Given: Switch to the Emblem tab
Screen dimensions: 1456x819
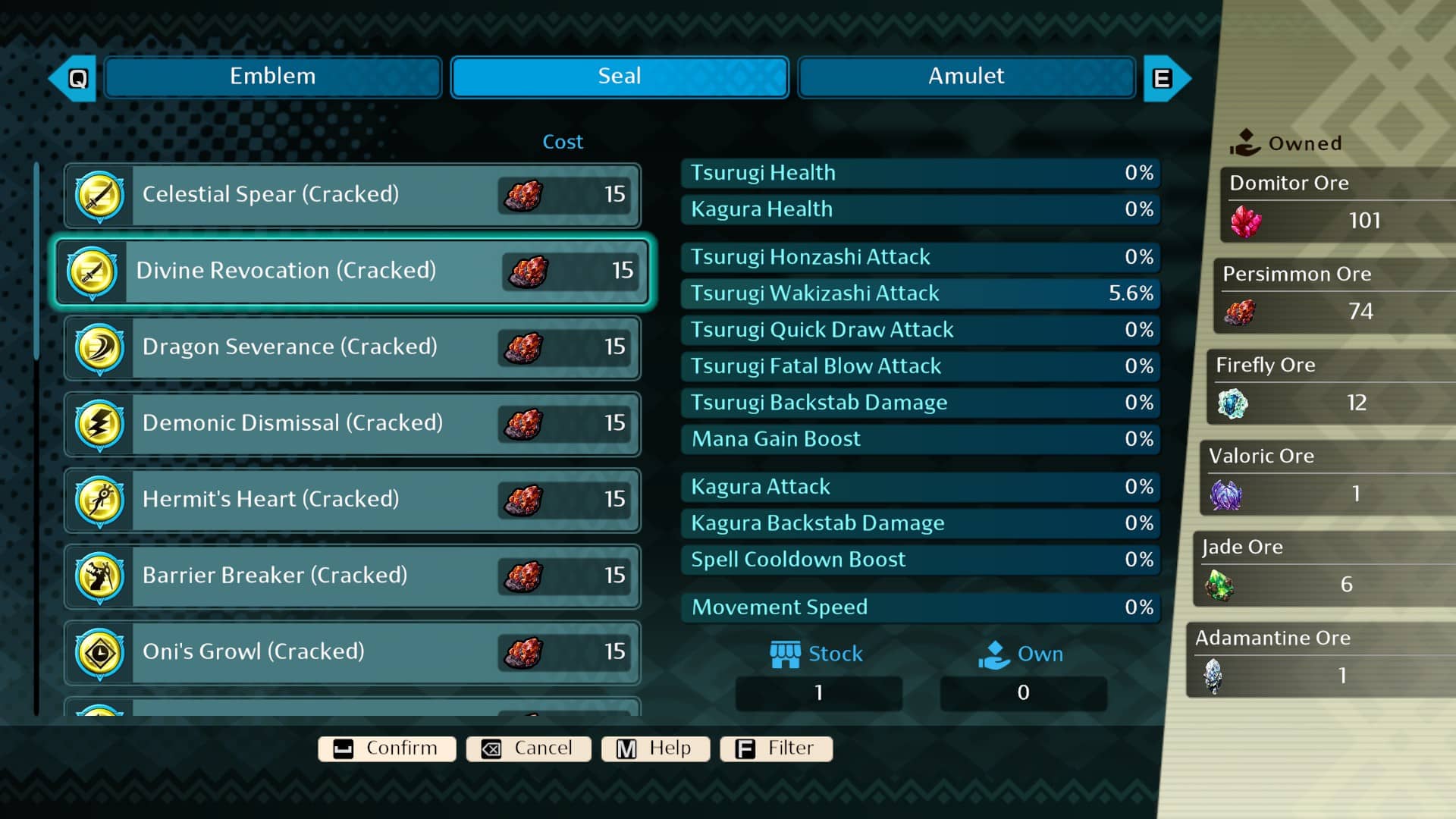Looking at the screenshot, I should pos(273,77).
